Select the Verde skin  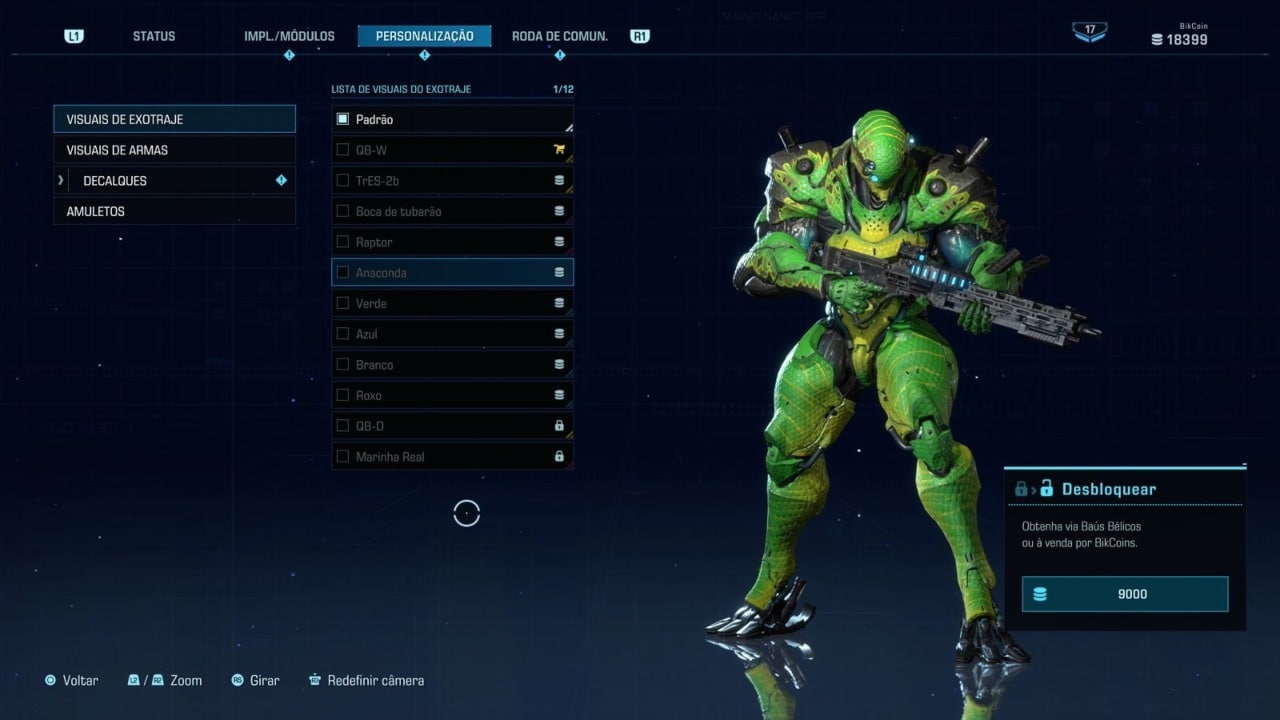452,303
